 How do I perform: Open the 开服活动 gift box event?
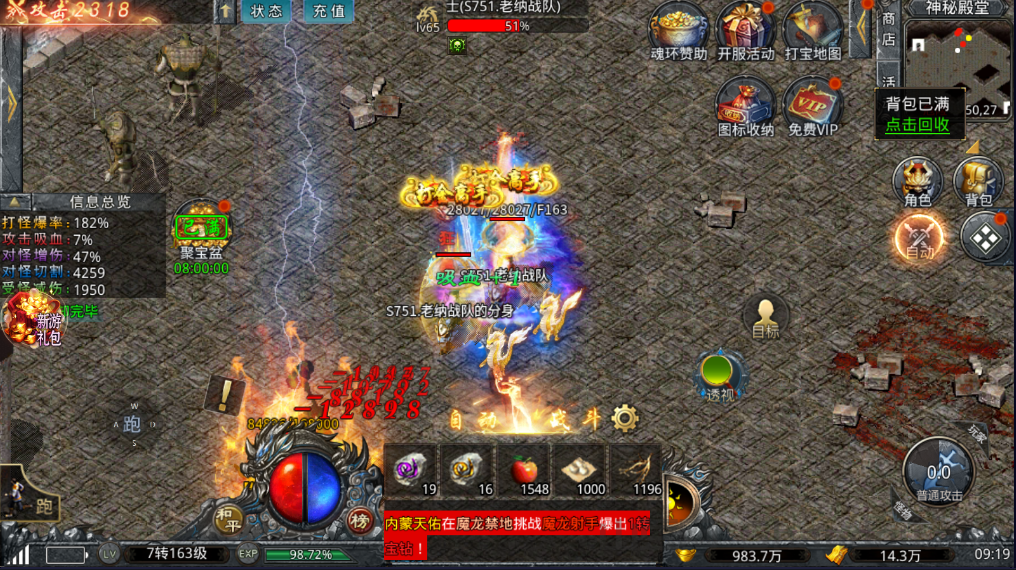tap(745, 27)
